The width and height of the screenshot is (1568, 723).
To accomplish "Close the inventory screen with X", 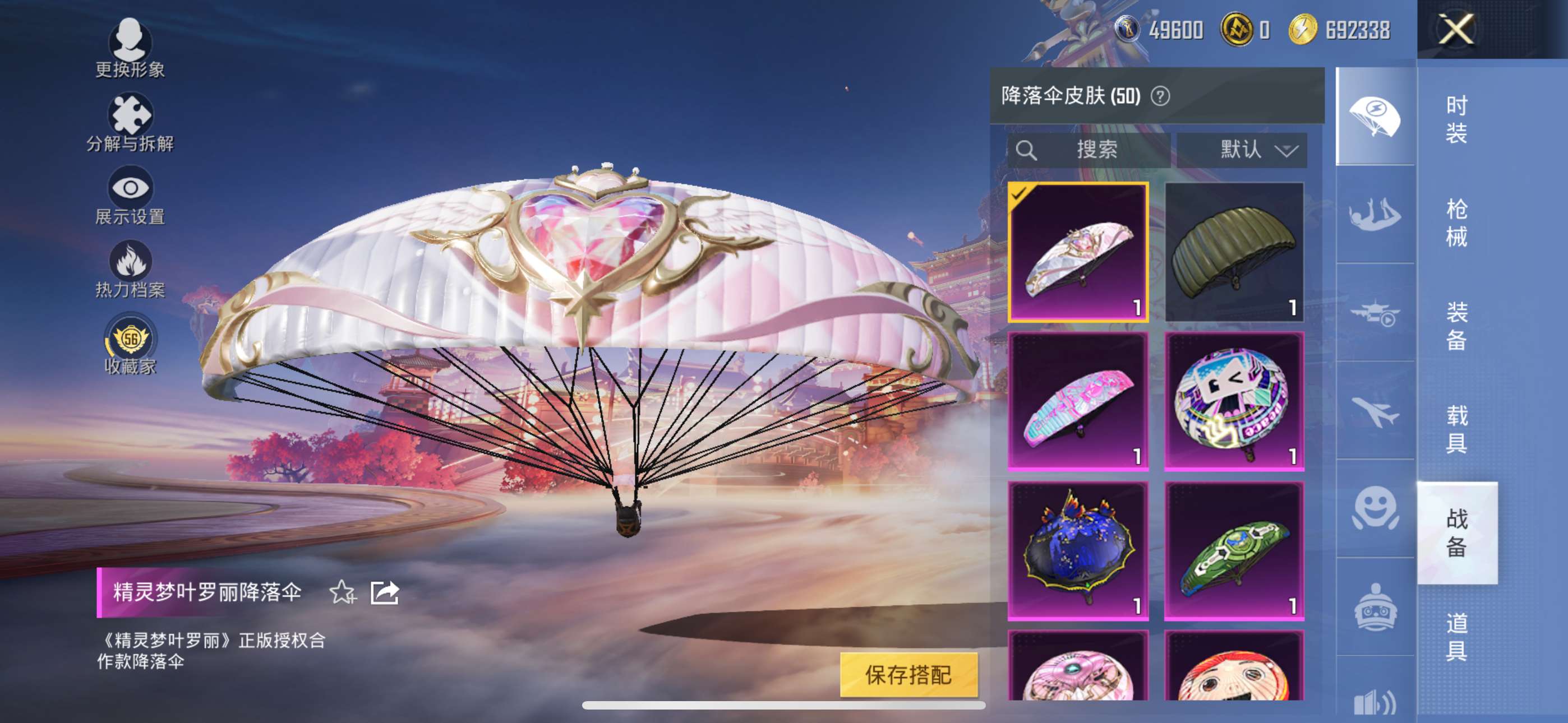I will (x=1455, y=29).
